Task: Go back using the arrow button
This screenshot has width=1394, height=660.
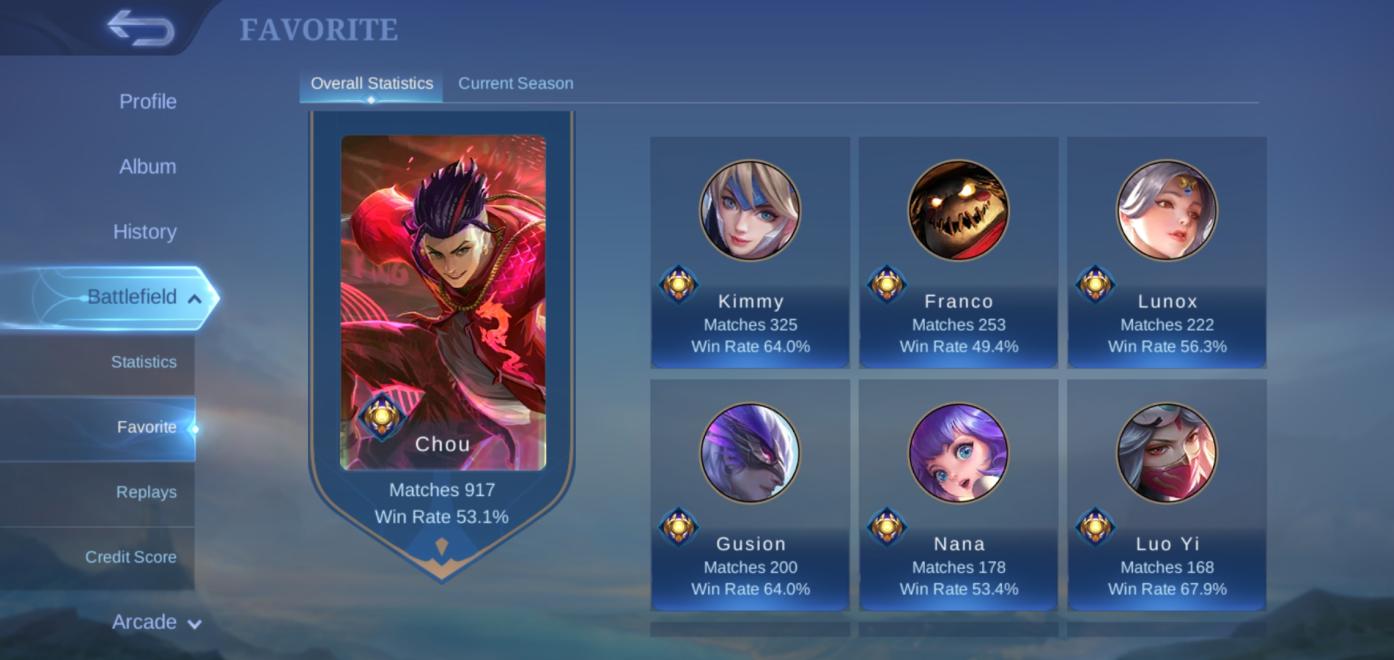Action: tap(141, 28)
